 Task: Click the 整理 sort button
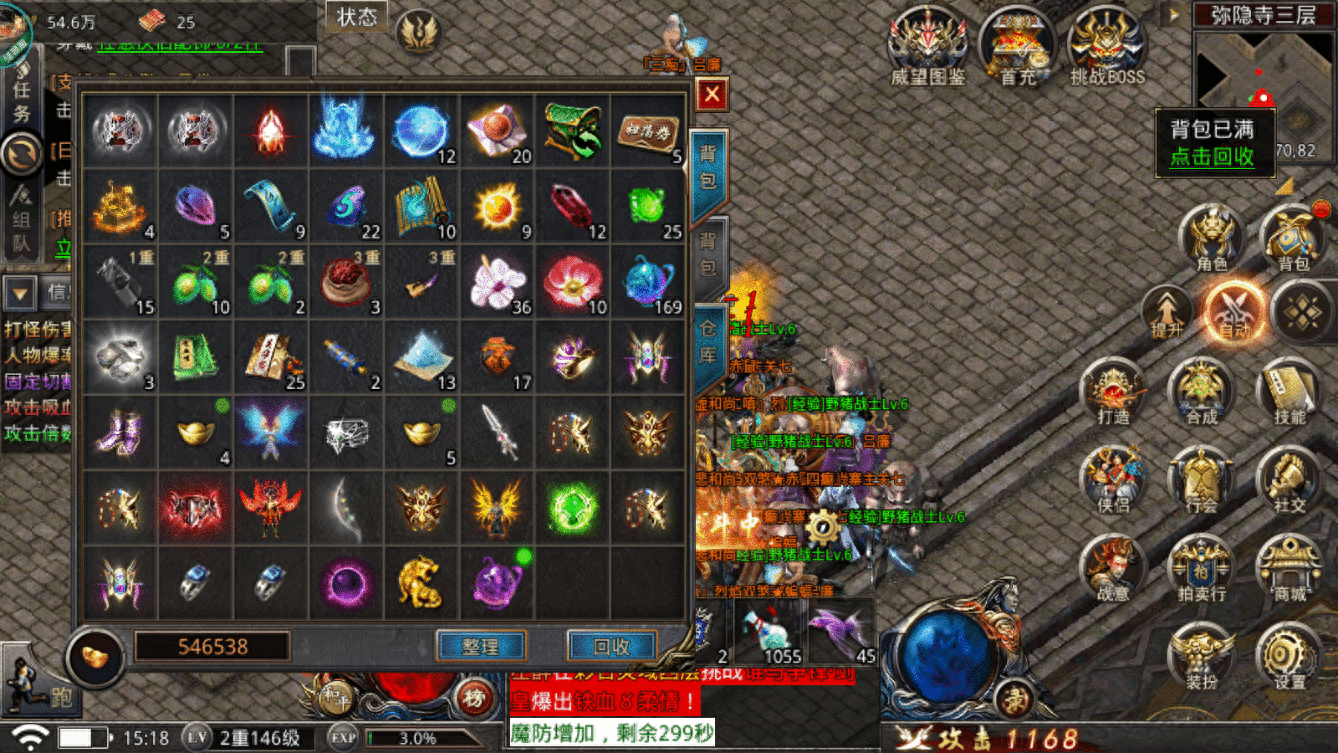(x=481, y=646)
